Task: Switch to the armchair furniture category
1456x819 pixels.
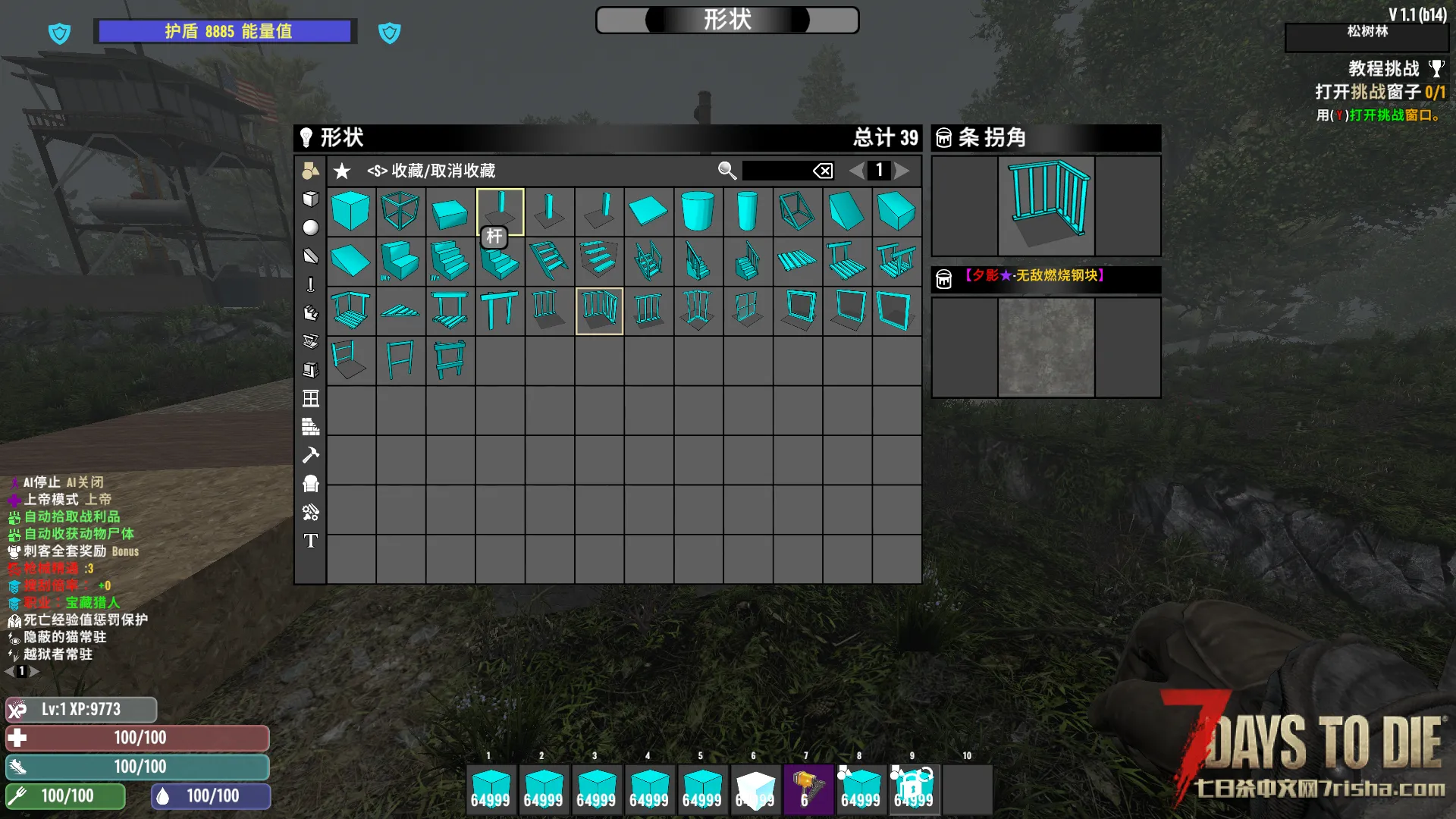Action: [x=311, y=484]
